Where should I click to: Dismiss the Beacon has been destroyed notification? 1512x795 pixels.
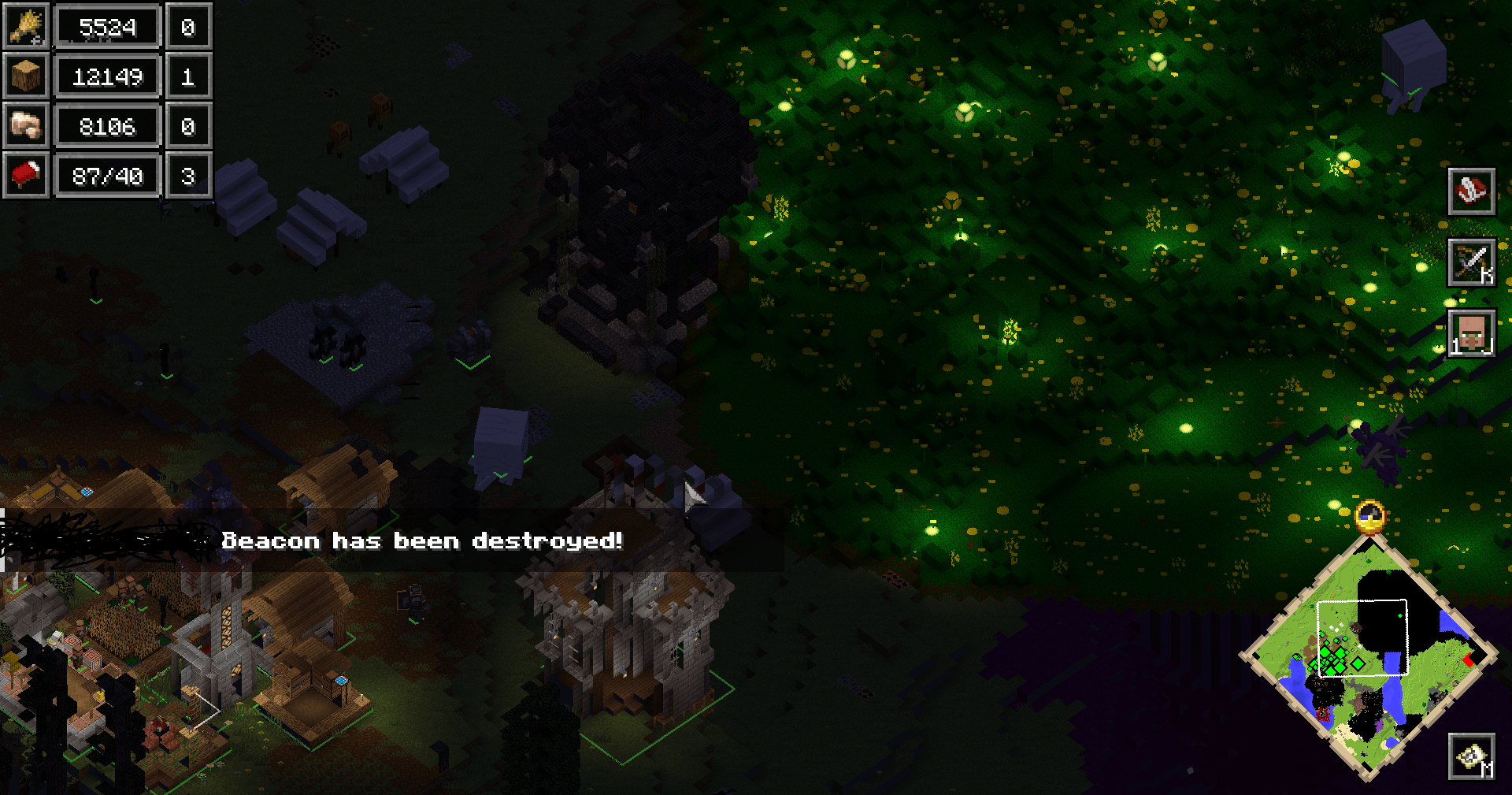[x=423, y=541]
